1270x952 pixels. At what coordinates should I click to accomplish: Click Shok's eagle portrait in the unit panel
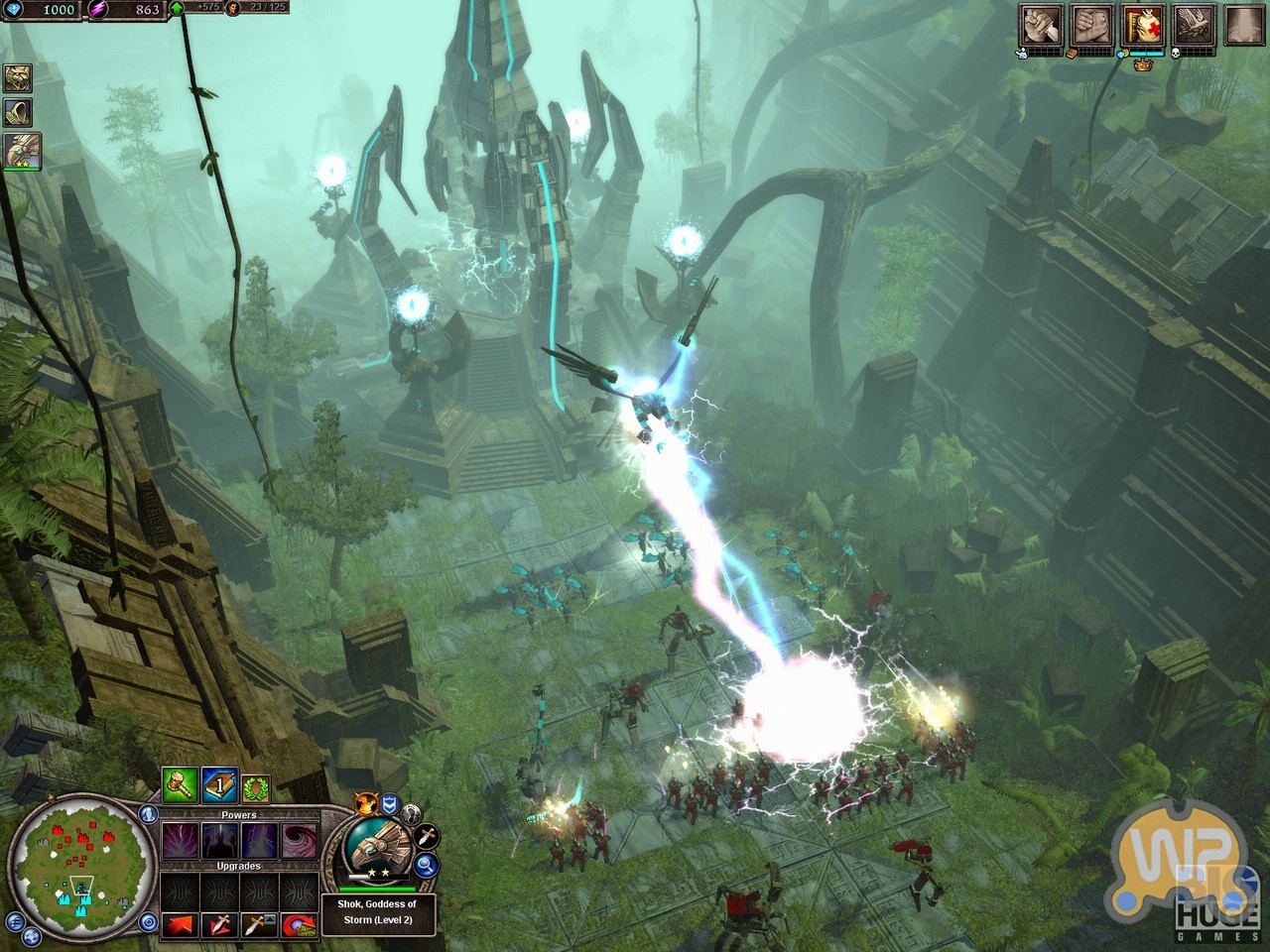tap(378, 846)
